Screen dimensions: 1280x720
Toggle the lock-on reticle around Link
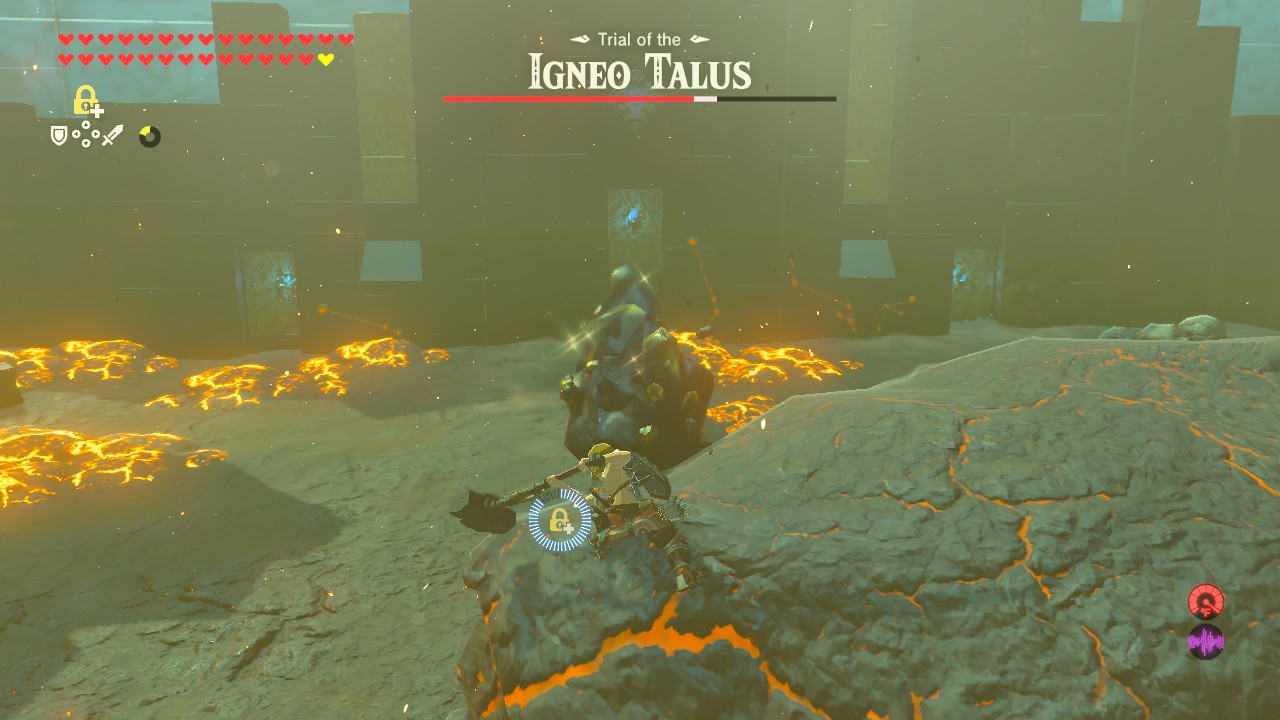pos(560,518)
